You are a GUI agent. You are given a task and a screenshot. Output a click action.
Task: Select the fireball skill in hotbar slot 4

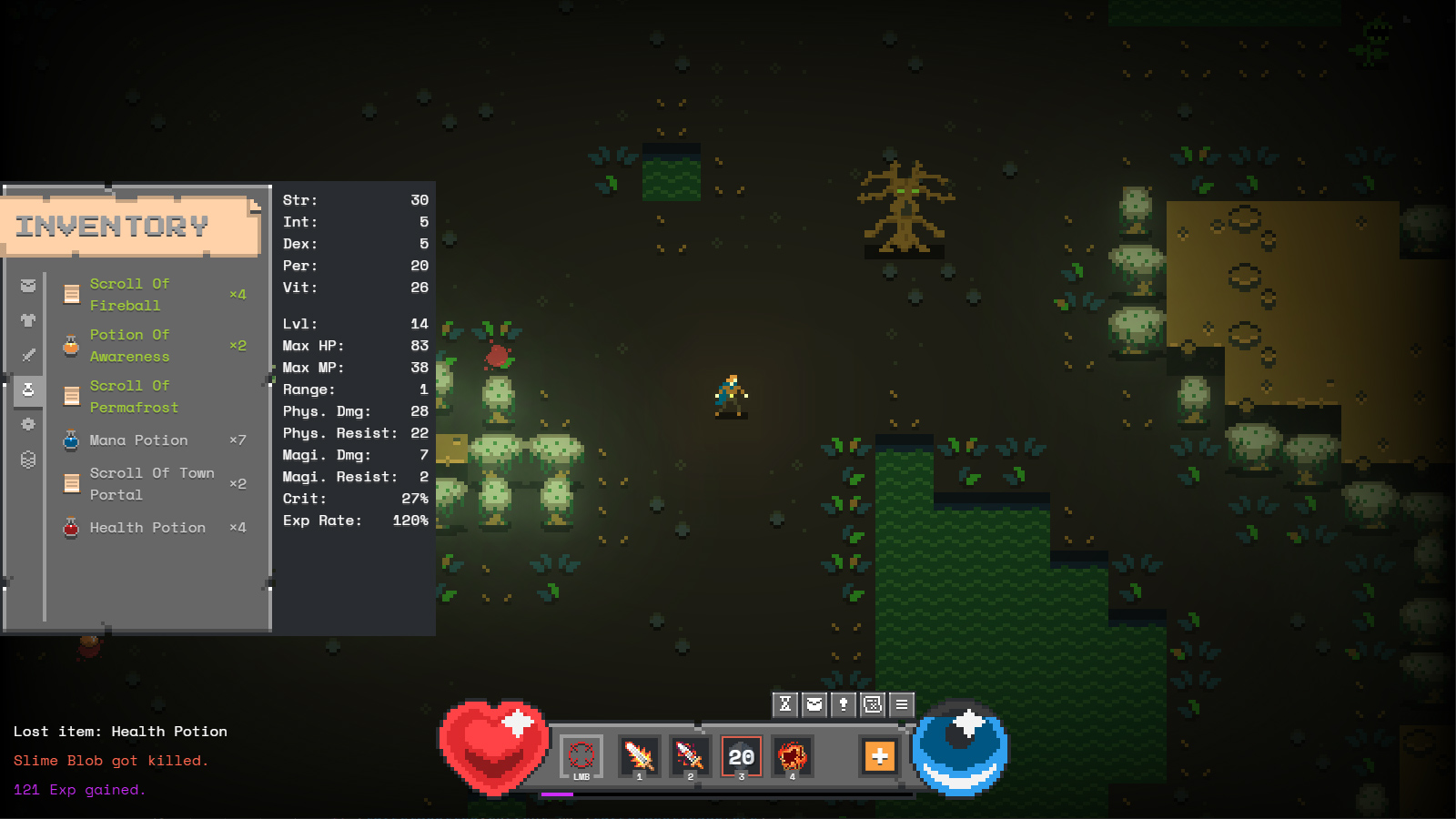coord(791,757)
